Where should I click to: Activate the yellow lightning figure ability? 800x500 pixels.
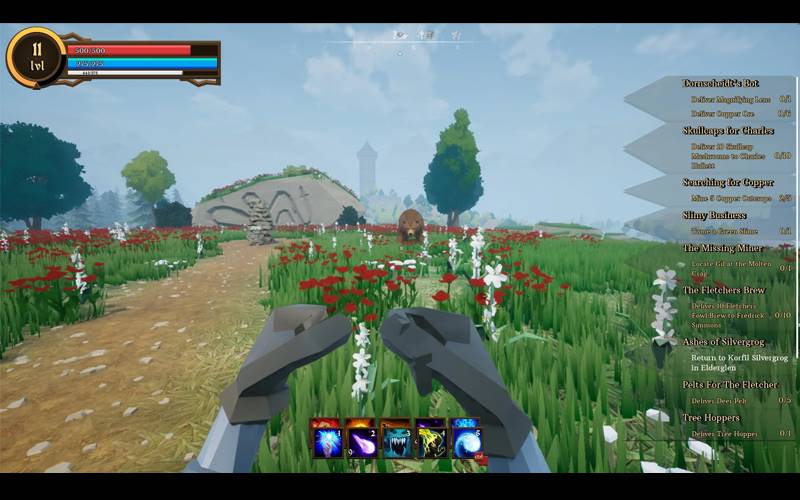point(430,441)
